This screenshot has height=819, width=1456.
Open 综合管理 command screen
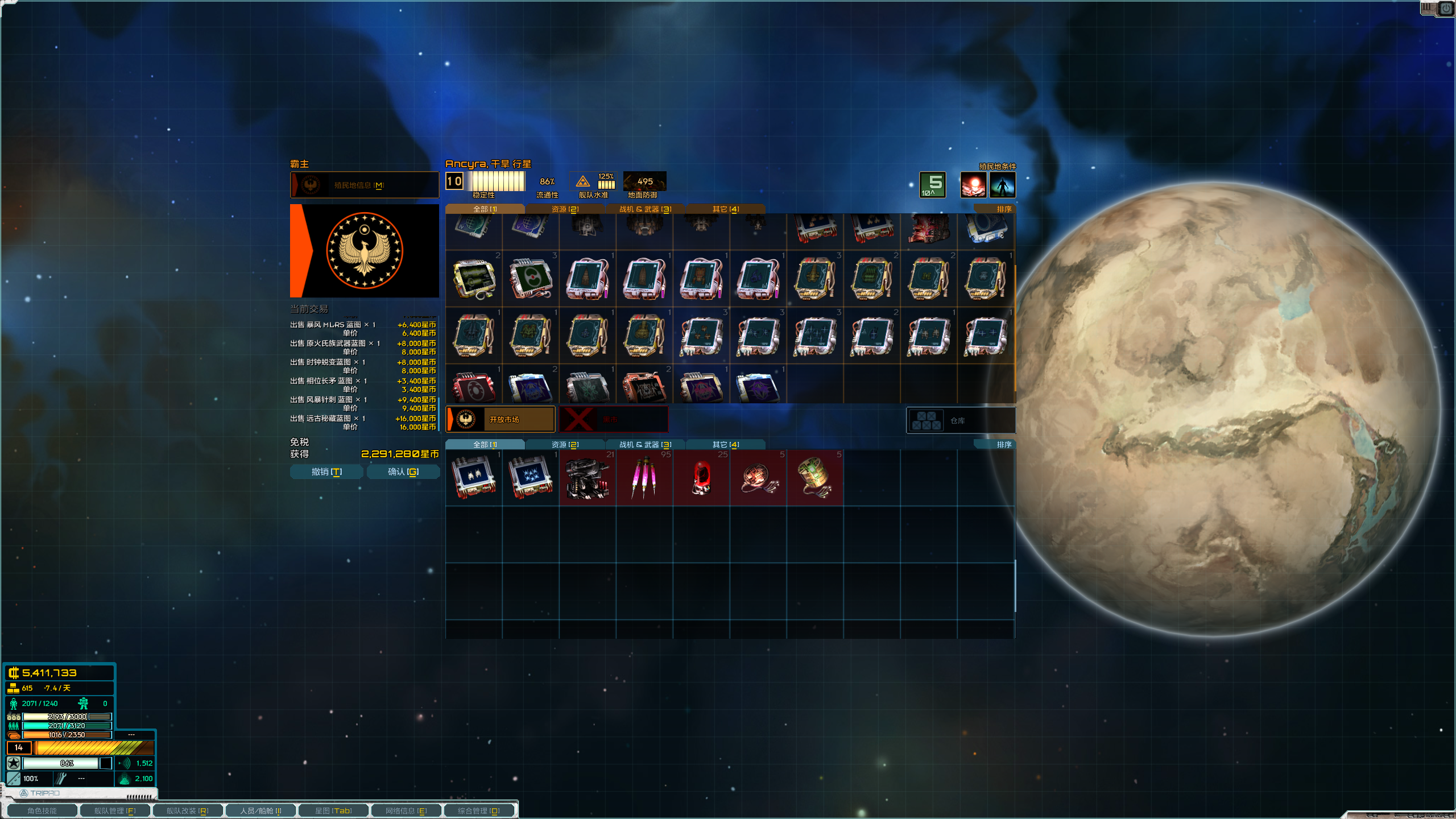coord(479,810)
